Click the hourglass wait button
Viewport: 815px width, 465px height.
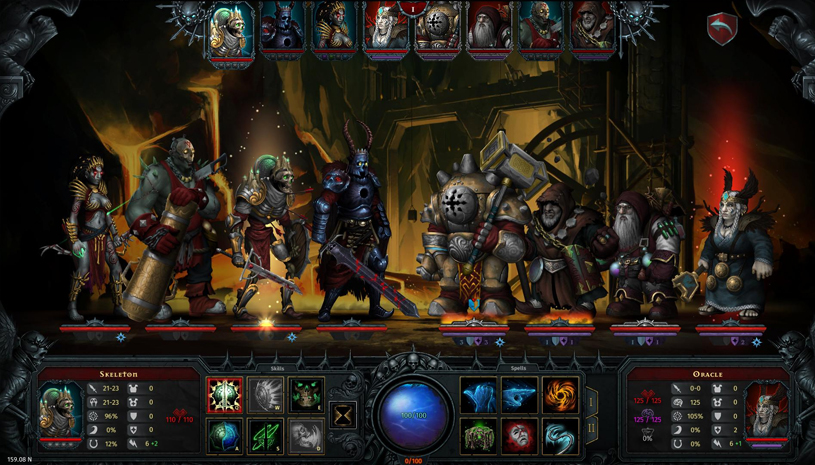pos(345,414)
